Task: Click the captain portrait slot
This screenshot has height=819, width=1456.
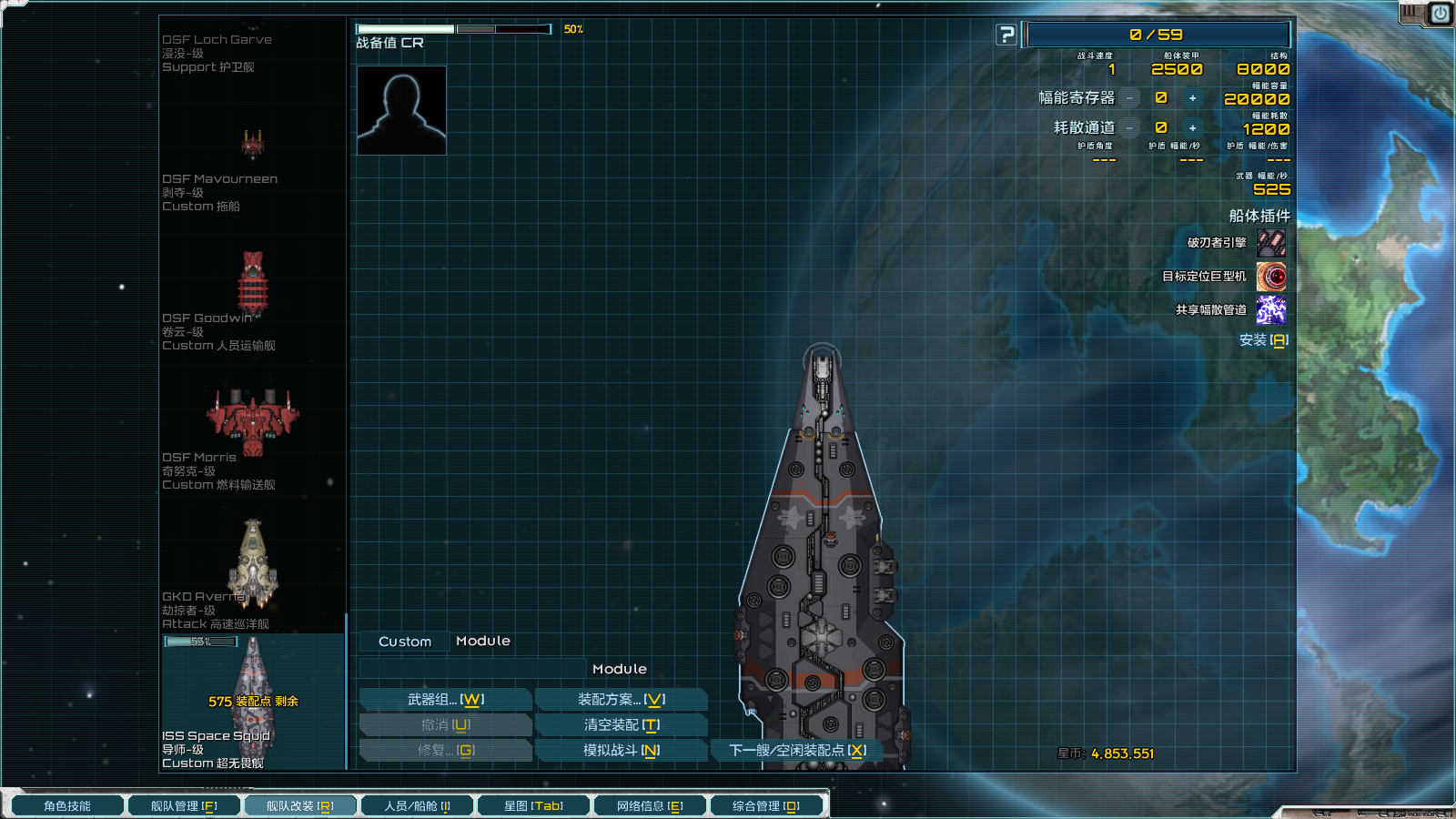Action: pos(401,110)
